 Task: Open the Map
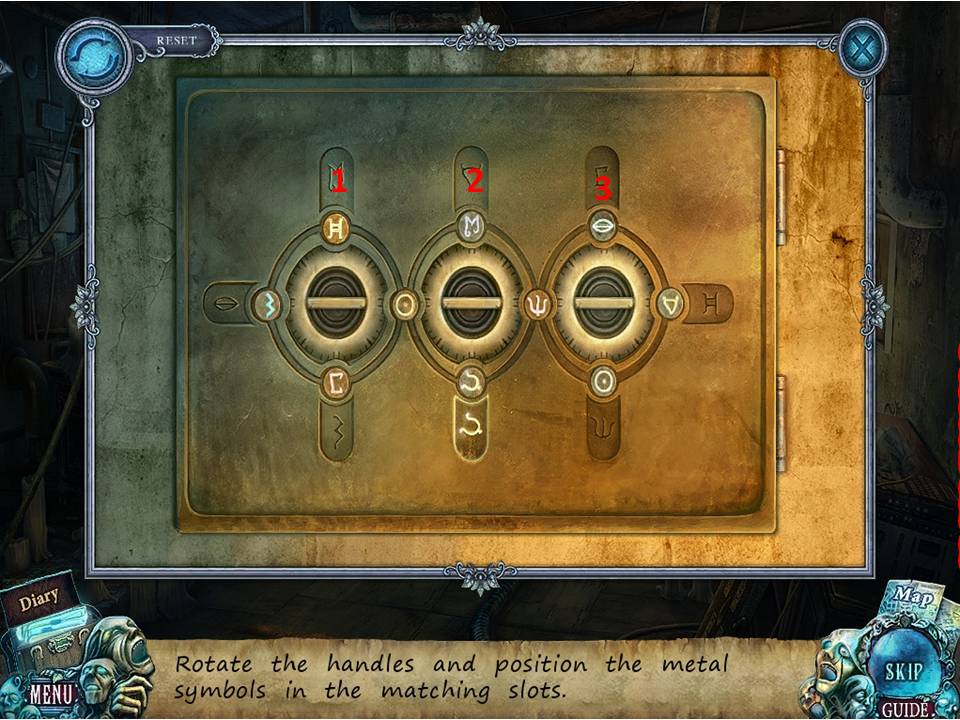[913, 597]
